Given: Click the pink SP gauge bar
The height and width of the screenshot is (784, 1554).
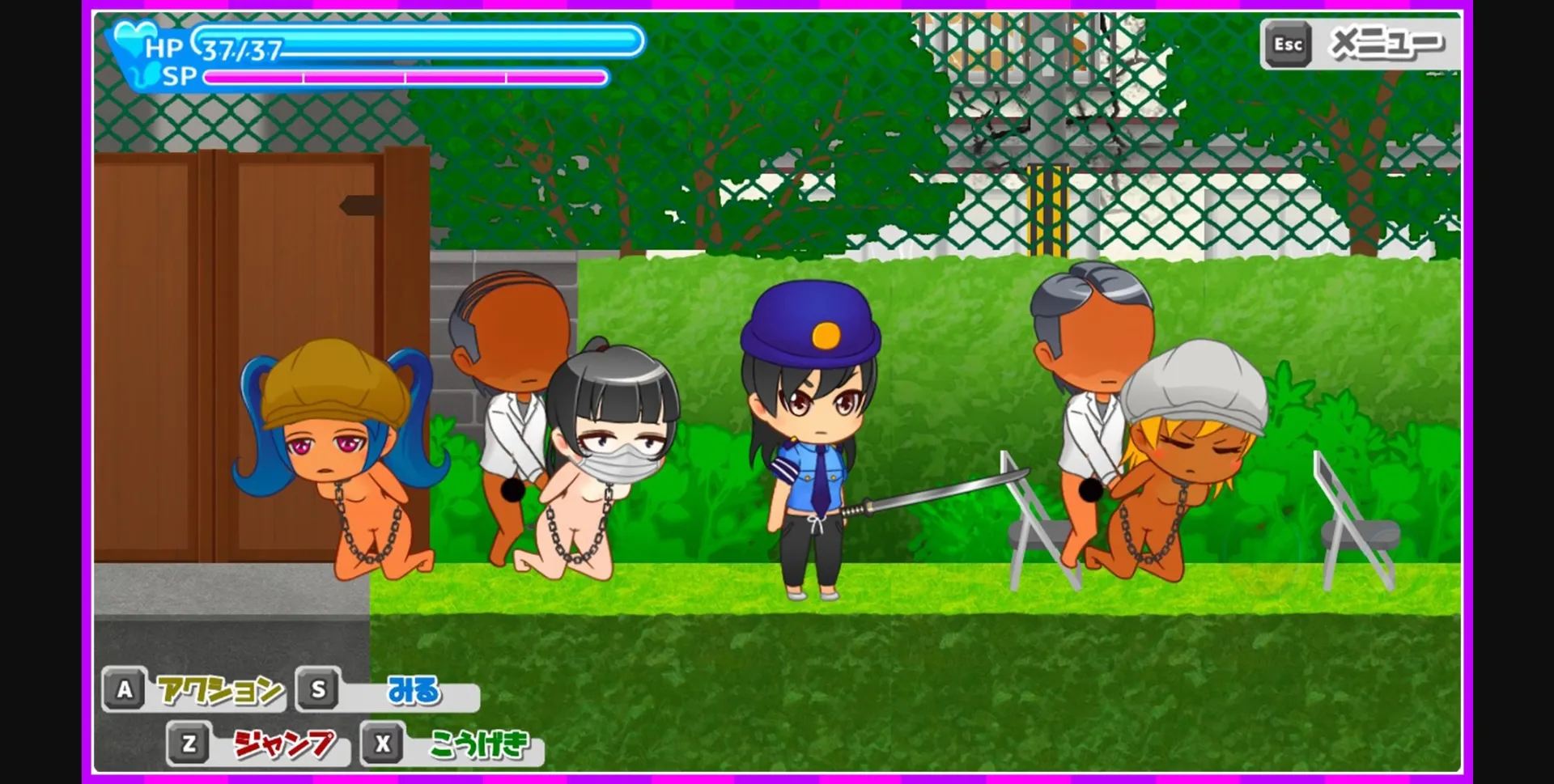Looking at the screenshot, I should 405,78.
